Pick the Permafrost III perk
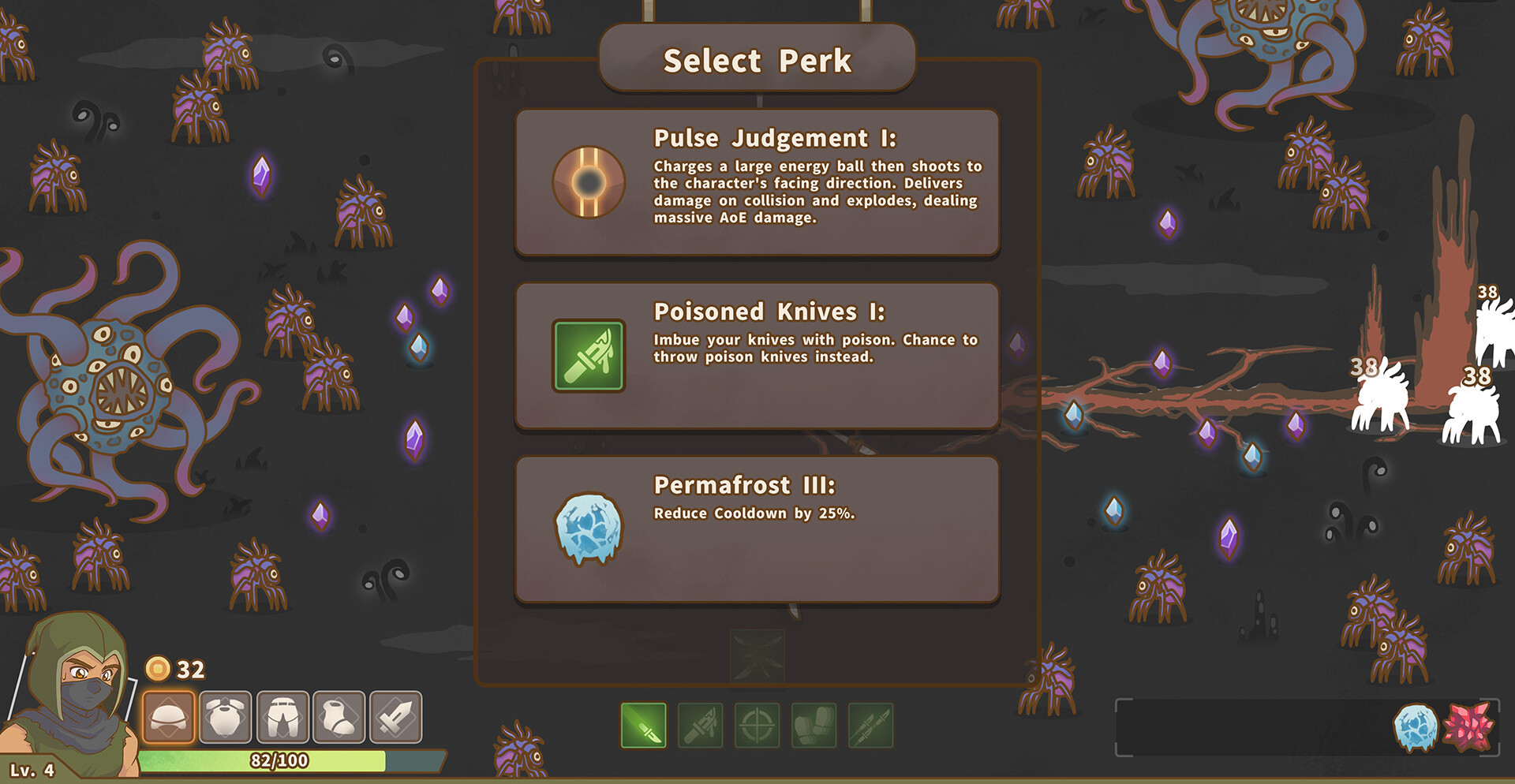 (757, 529)
